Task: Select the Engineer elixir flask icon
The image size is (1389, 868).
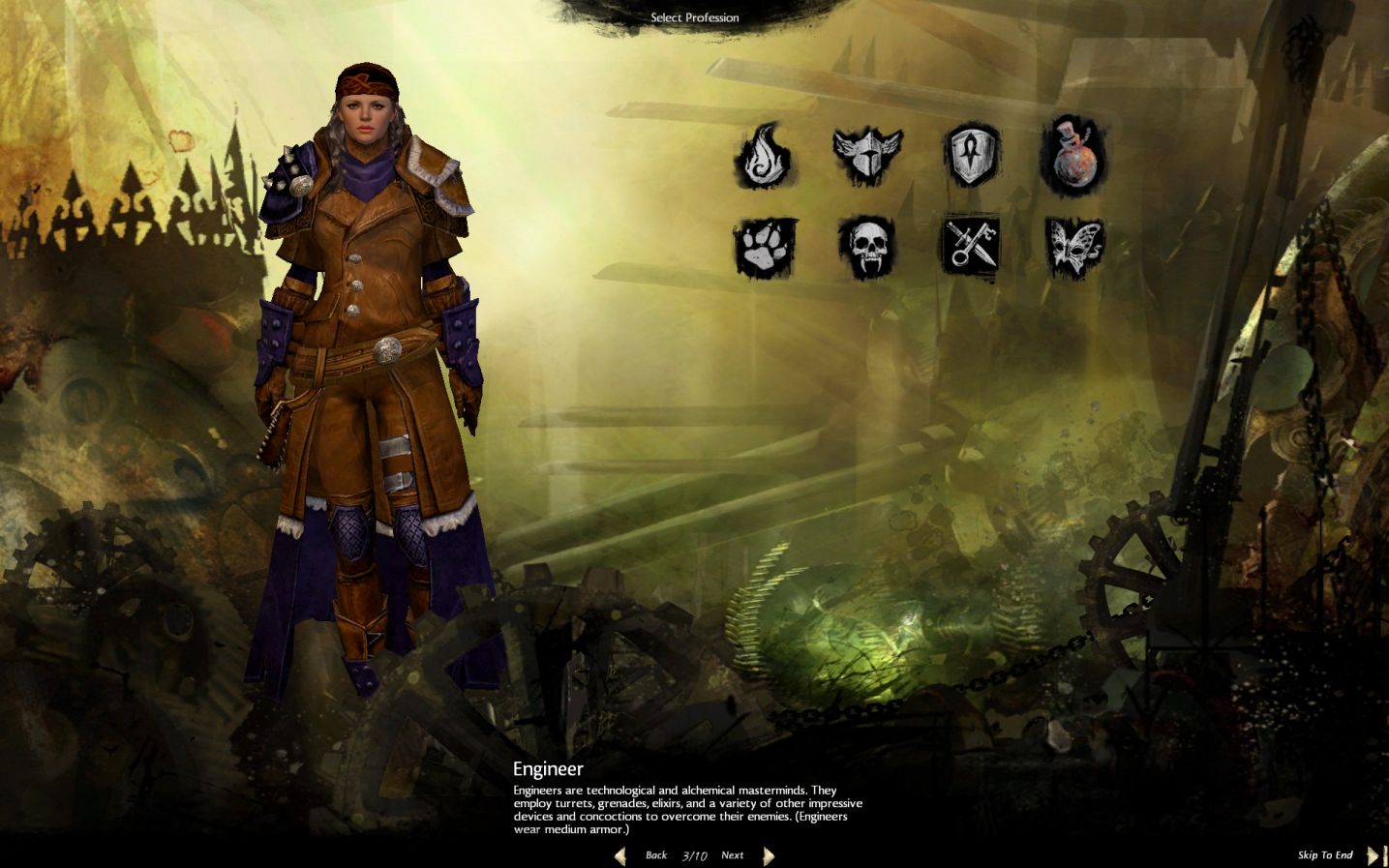Action: pos(1077,155)
